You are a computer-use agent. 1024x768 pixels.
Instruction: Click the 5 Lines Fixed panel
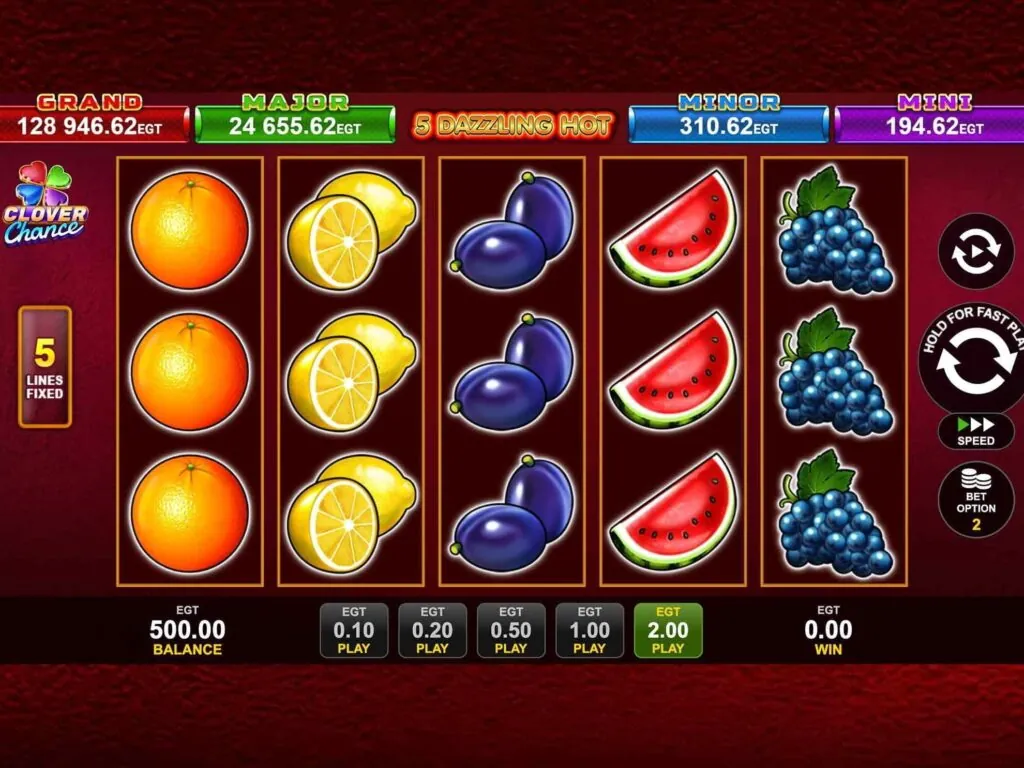[x=45, y=367]
